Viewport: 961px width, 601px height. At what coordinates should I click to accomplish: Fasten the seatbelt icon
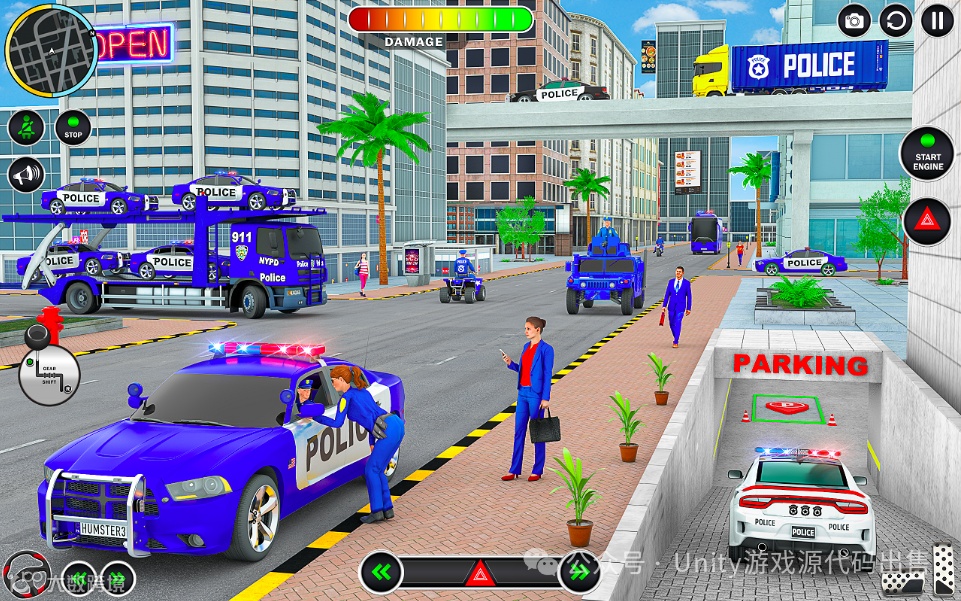[26, 128]
